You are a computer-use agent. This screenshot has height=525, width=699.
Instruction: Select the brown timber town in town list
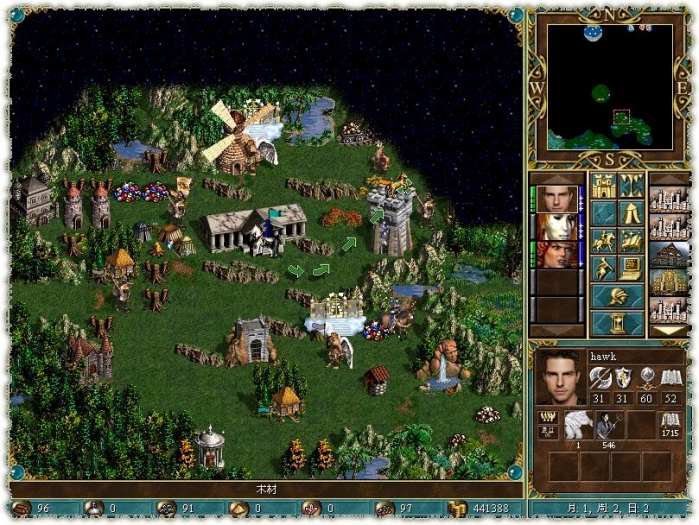tap(668, 254)
